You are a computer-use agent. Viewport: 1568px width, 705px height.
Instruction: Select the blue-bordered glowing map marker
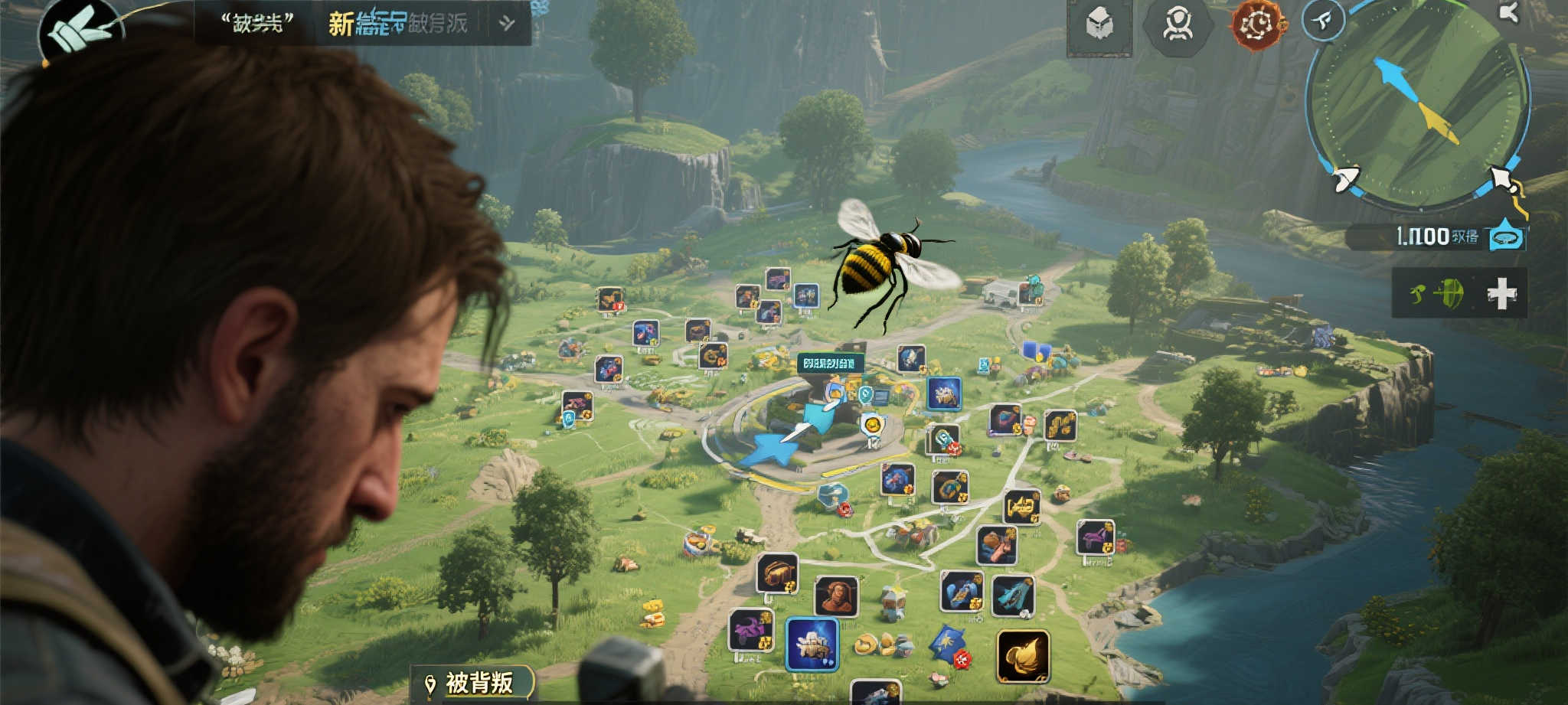pyautogui.click(x=812, y=643)
